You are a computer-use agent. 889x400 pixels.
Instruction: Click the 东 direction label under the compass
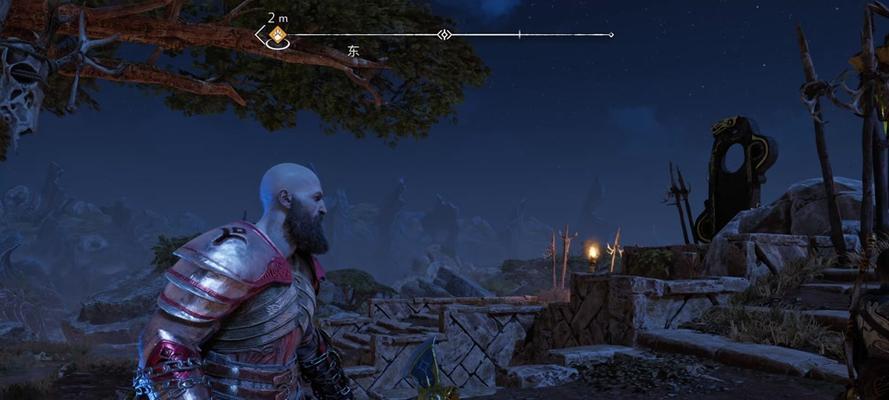352,50
